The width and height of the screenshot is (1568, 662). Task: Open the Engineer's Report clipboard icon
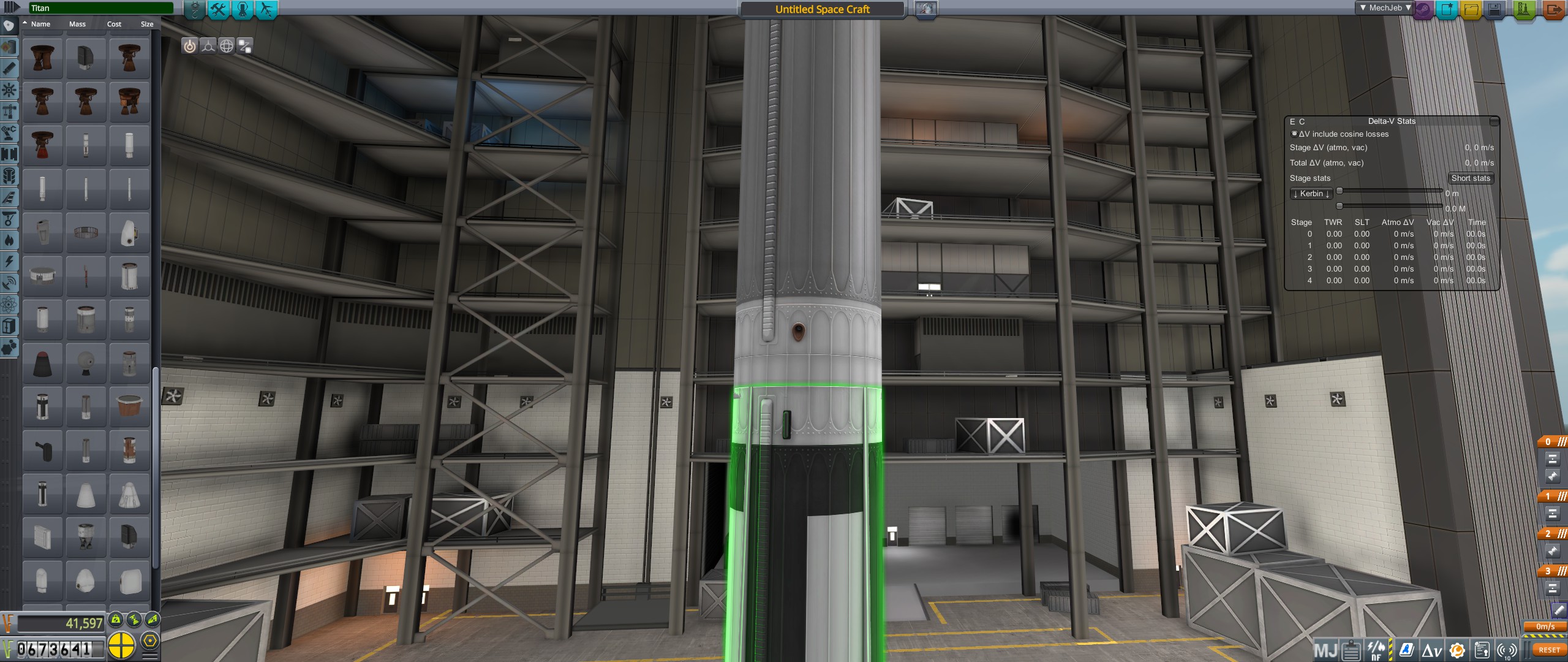pos(1351,650)
